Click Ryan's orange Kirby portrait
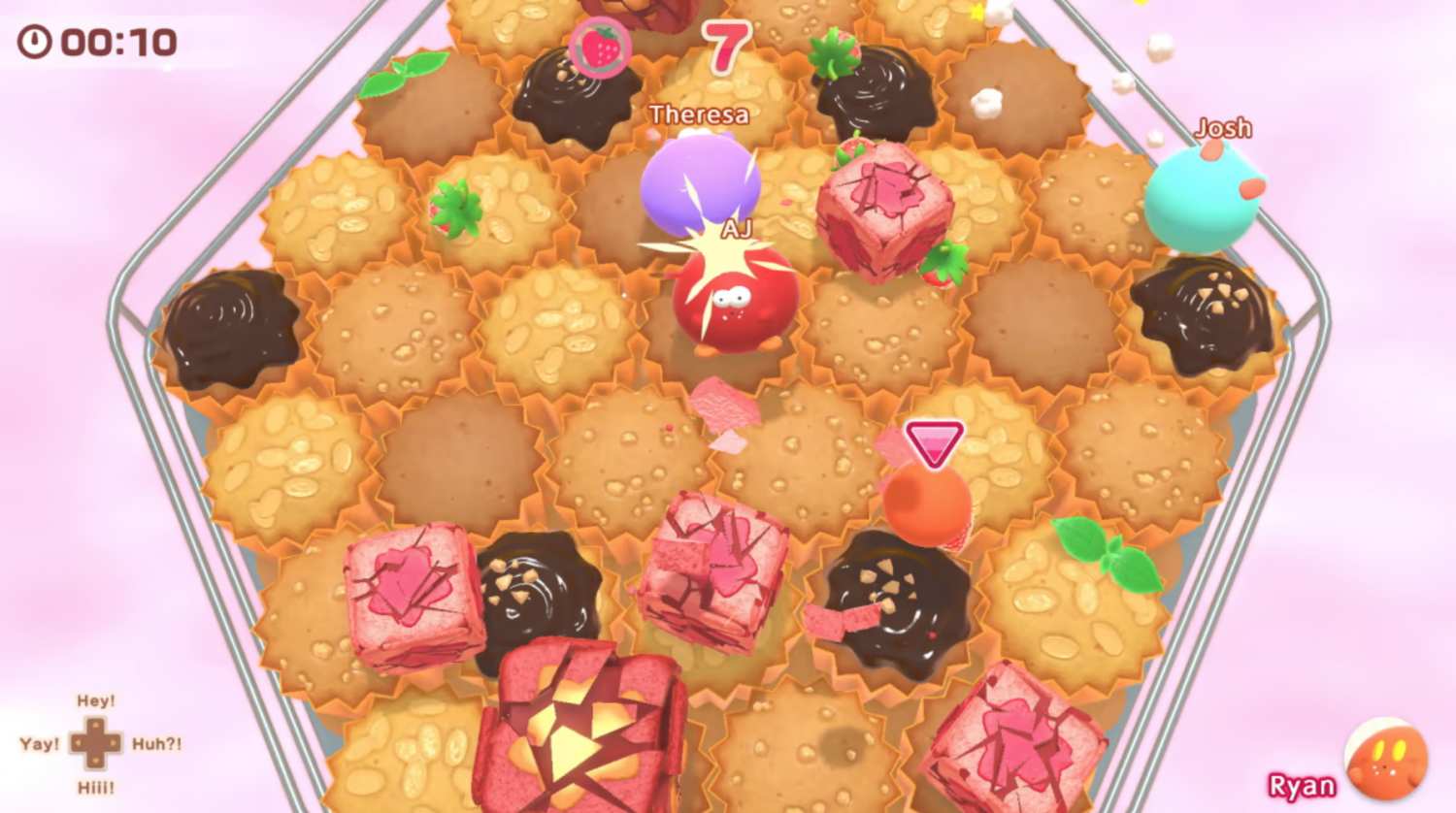Screen dimensions: 1456x813 1386,760
